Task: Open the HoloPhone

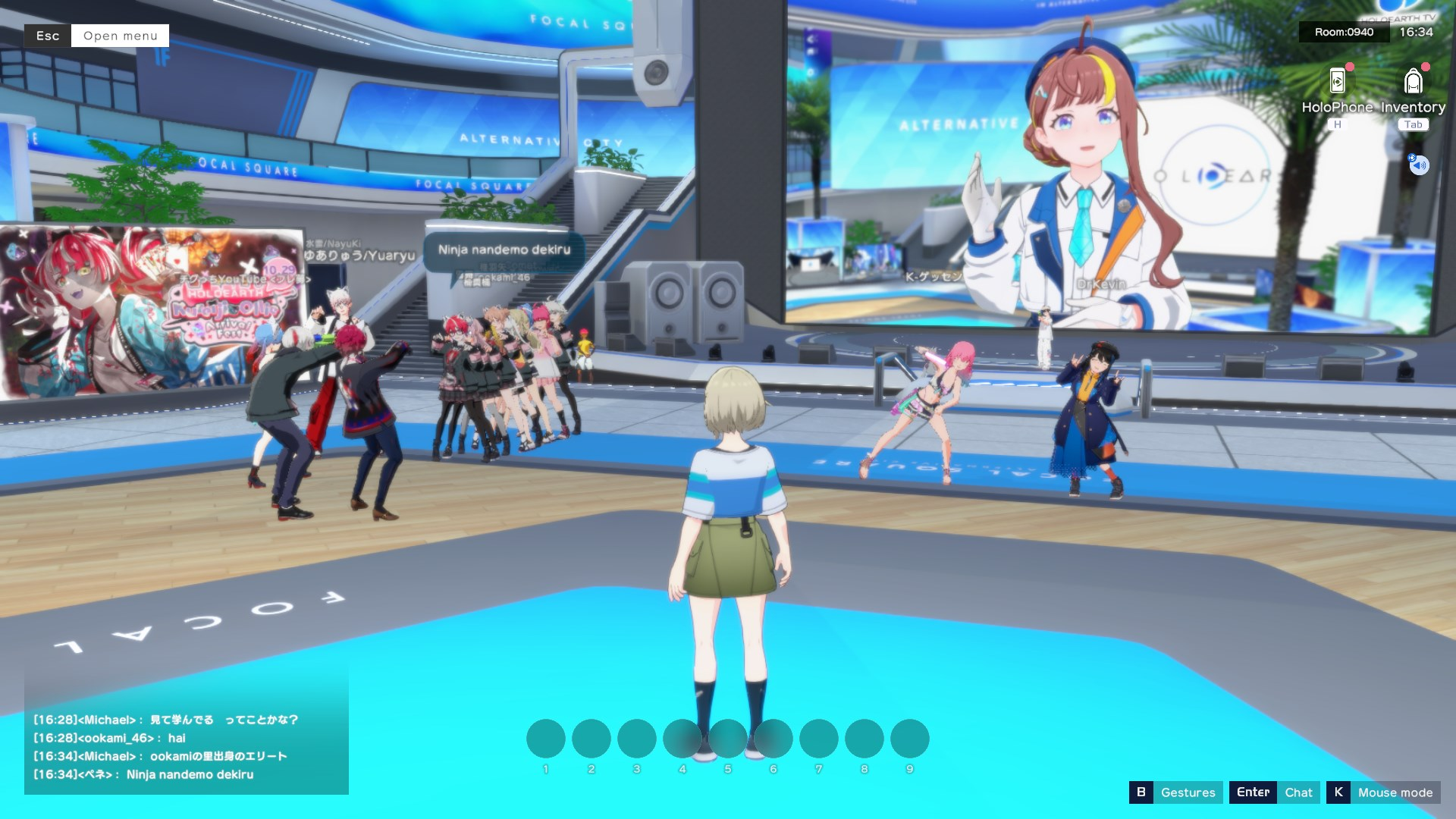Action: point(1337,82)
